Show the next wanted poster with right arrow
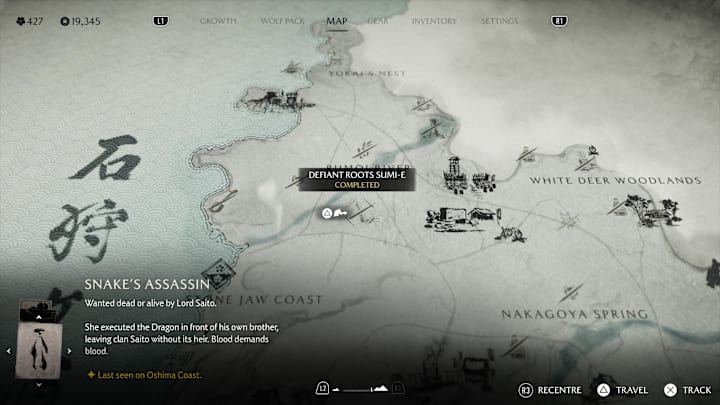 pyautogui.click(x=70, y=350)
